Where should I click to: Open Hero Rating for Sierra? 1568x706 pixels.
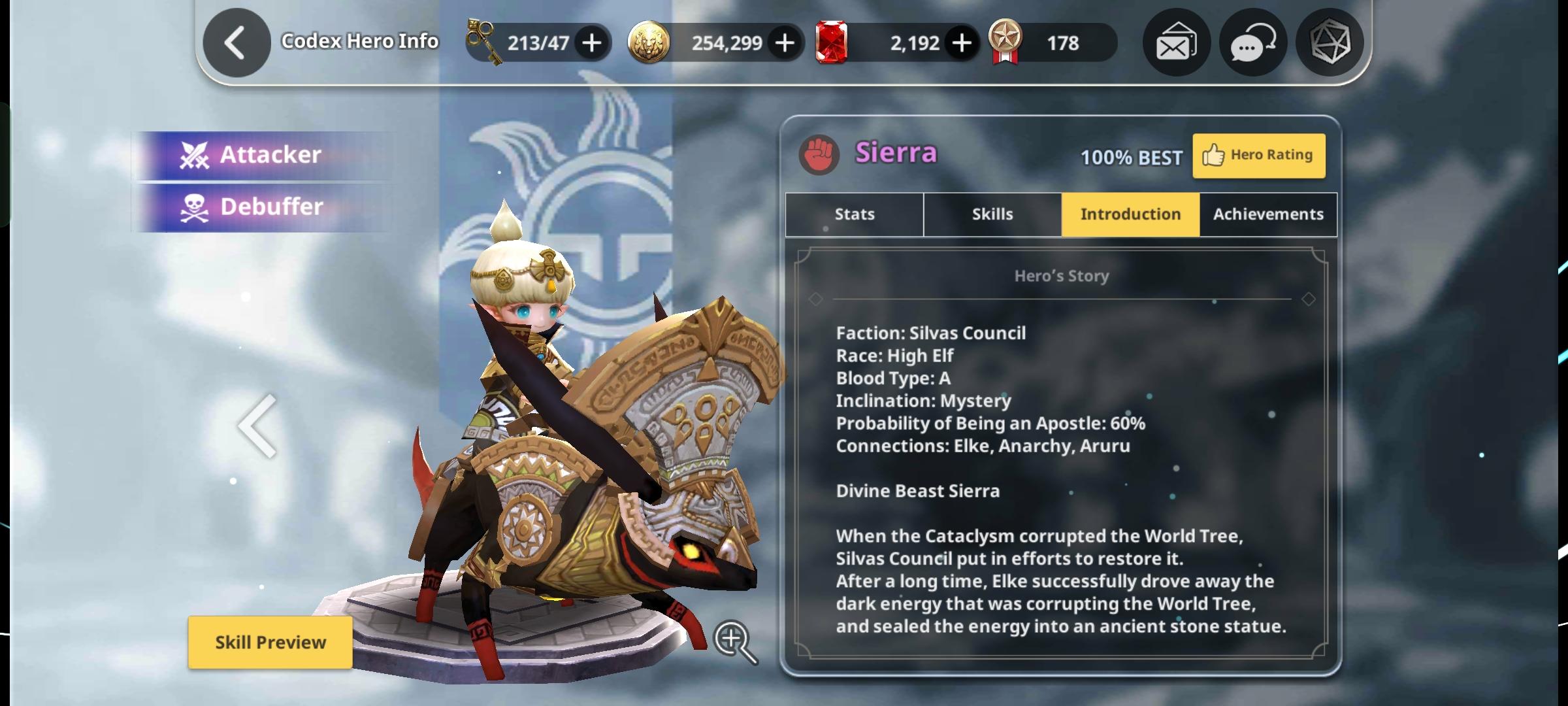tap(1258, 156)
